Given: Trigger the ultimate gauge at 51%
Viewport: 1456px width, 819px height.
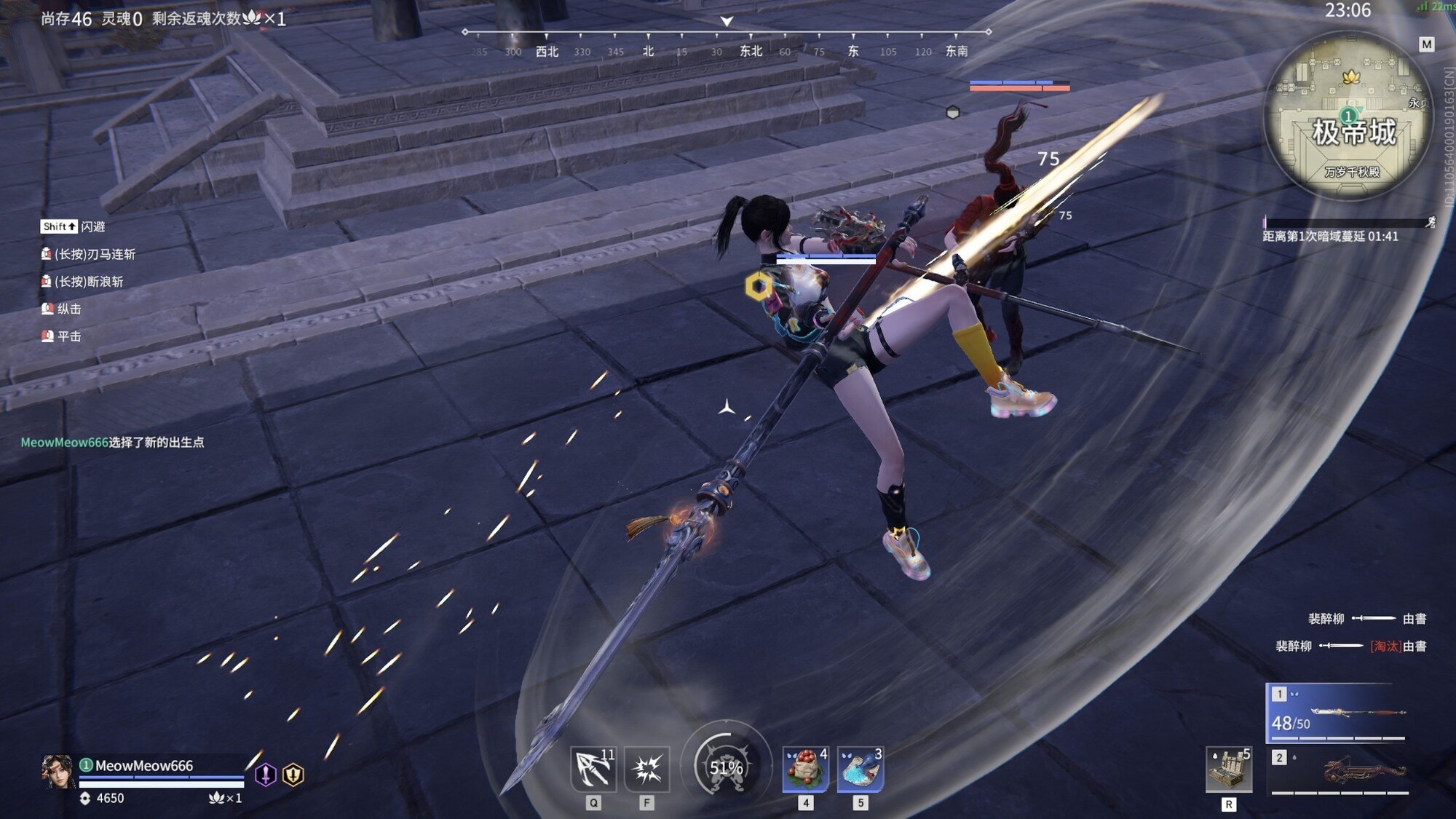Looking at the screenshot, I should [x=726, y=767].
